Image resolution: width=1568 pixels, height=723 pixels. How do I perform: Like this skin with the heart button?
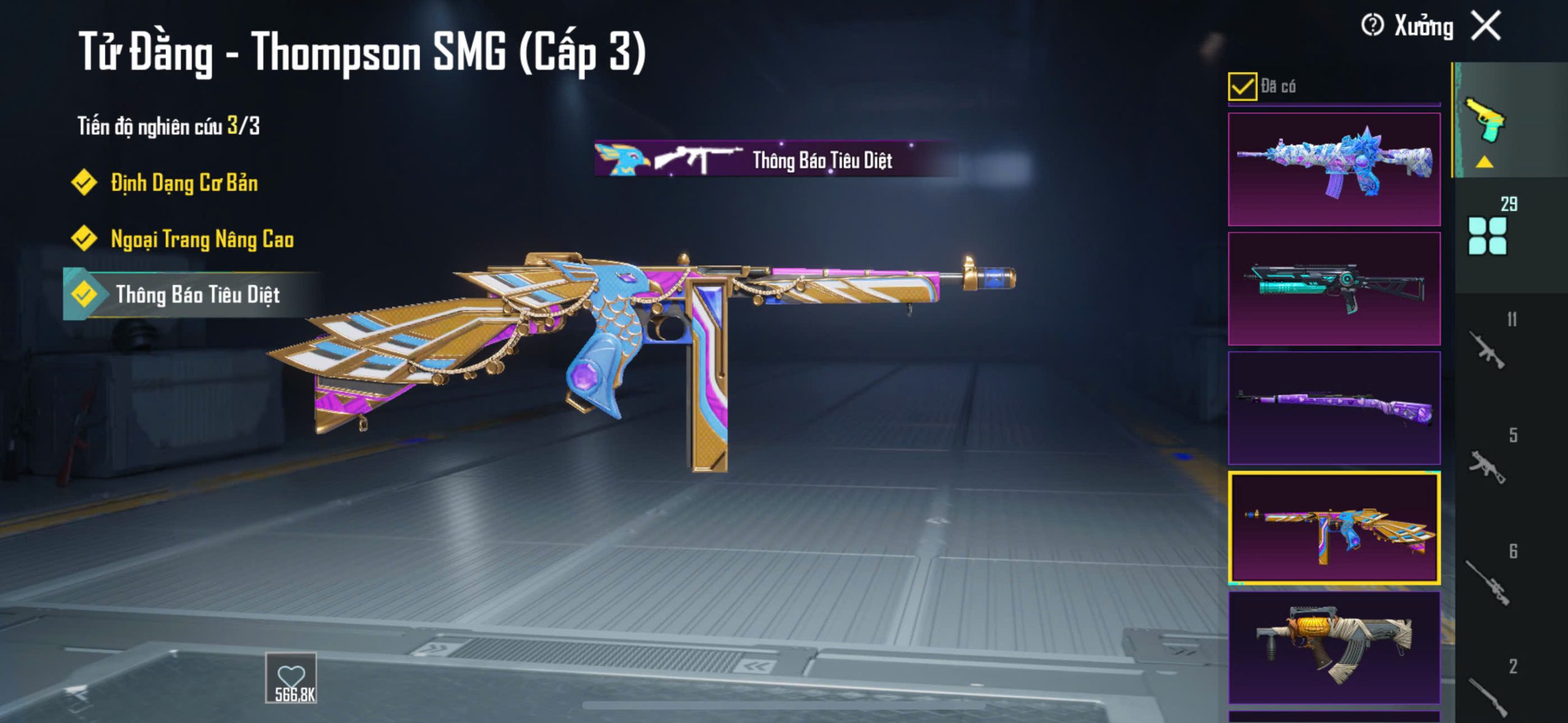pos(290,678)
